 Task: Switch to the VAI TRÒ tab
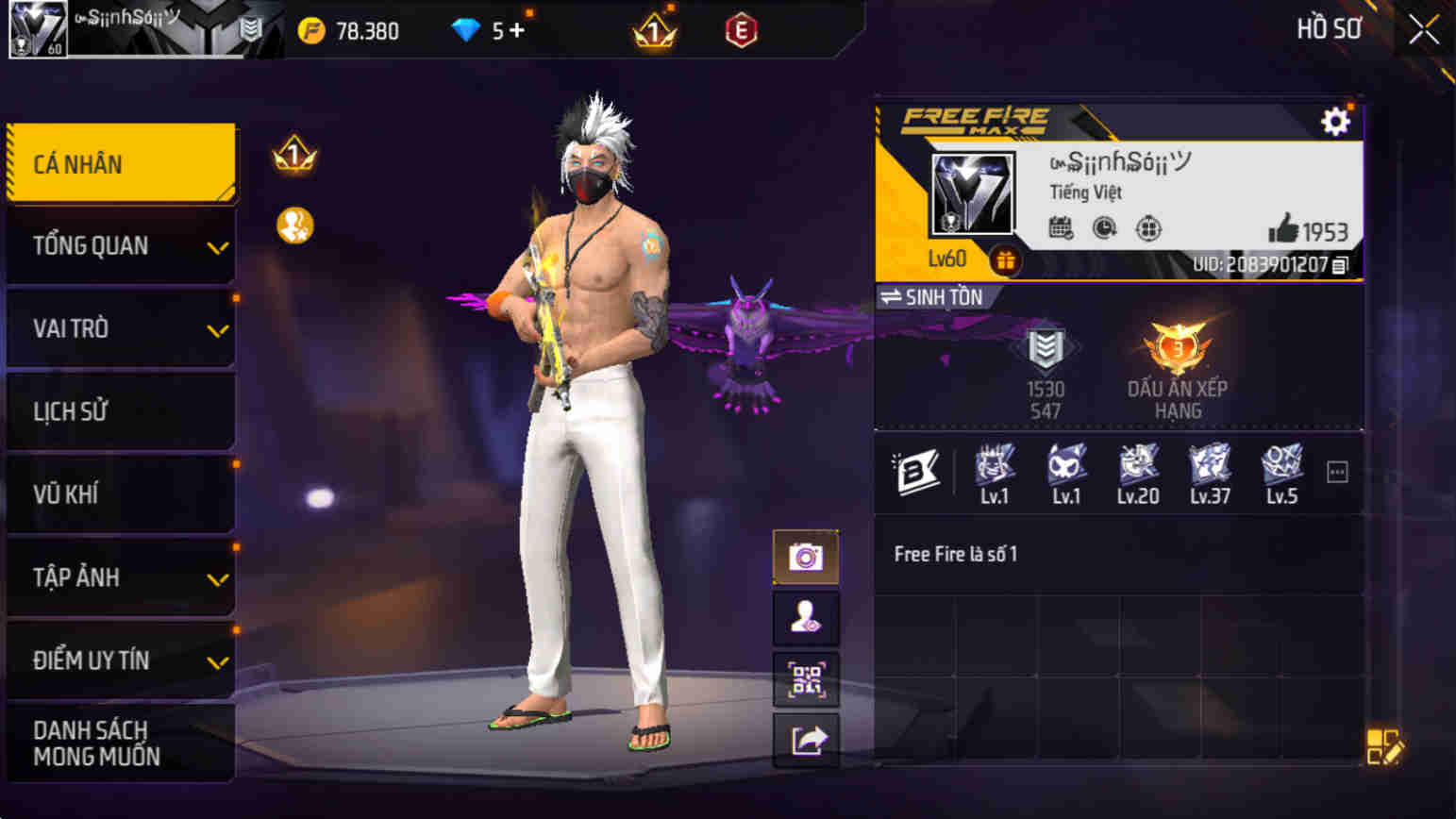pyautogui.click(x=120, y=328)
